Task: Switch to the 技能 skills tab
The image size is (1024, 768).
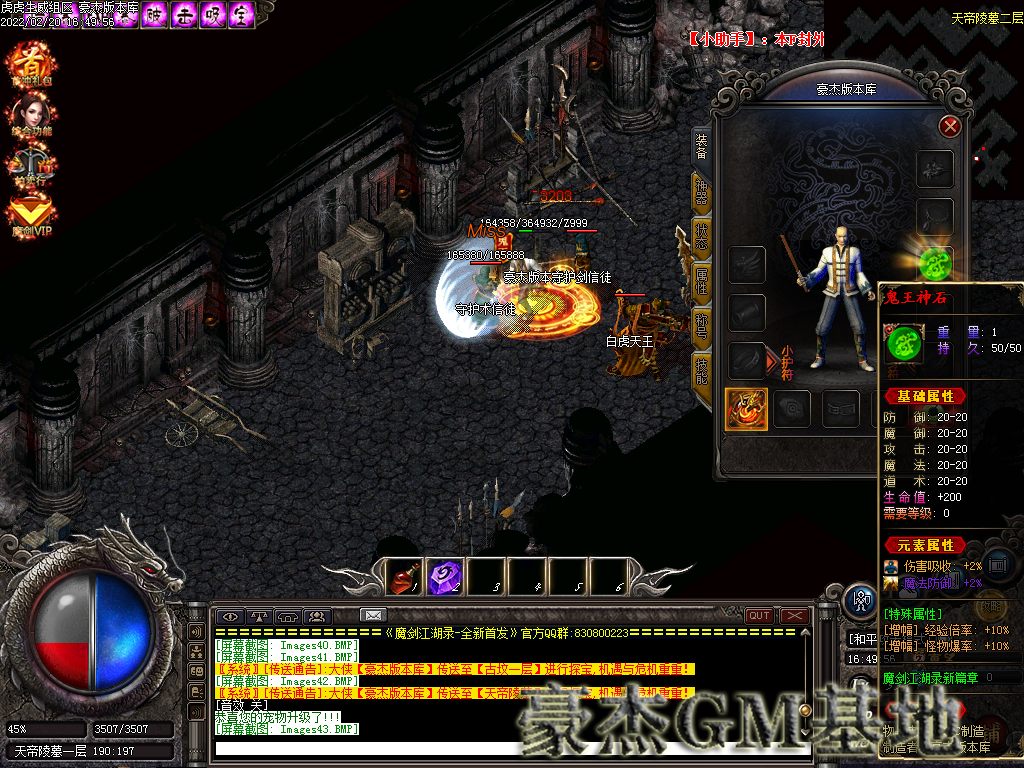Action: click(x=702, y=372)
